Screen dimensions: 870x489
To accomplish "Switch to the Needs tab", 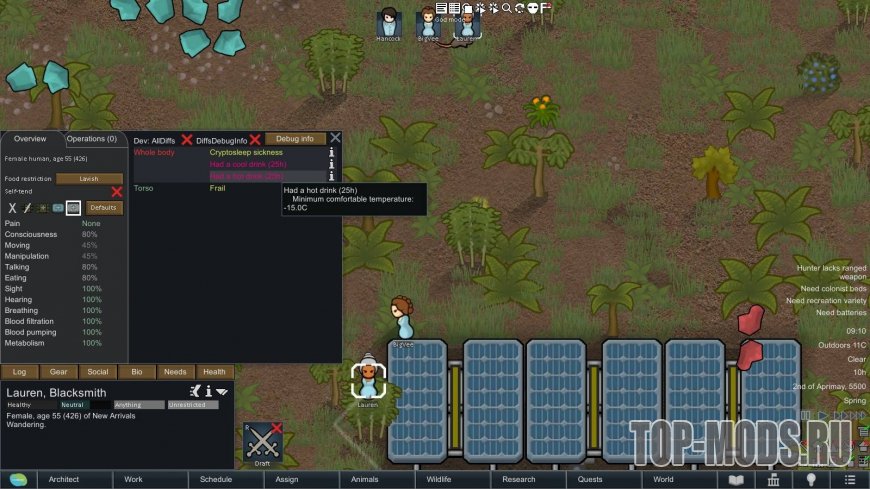I will click(x=175, y=372).
